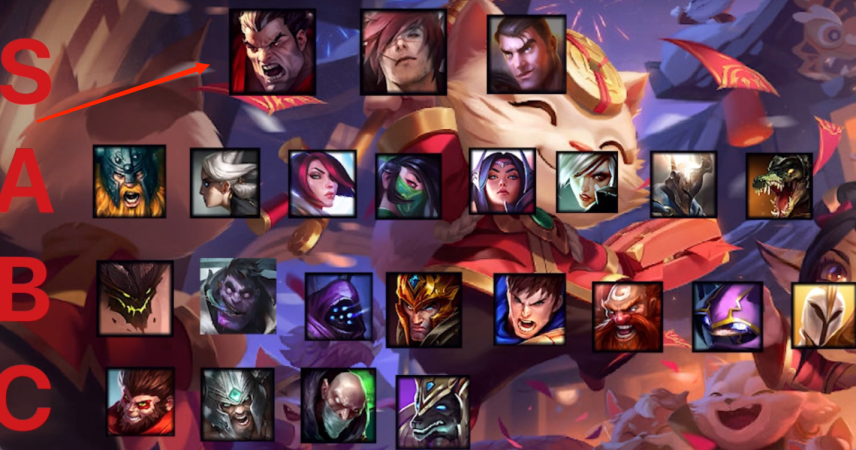Choose the Sett champion tile
Screen dimensions: 856x450
click(x=403, y=52)
